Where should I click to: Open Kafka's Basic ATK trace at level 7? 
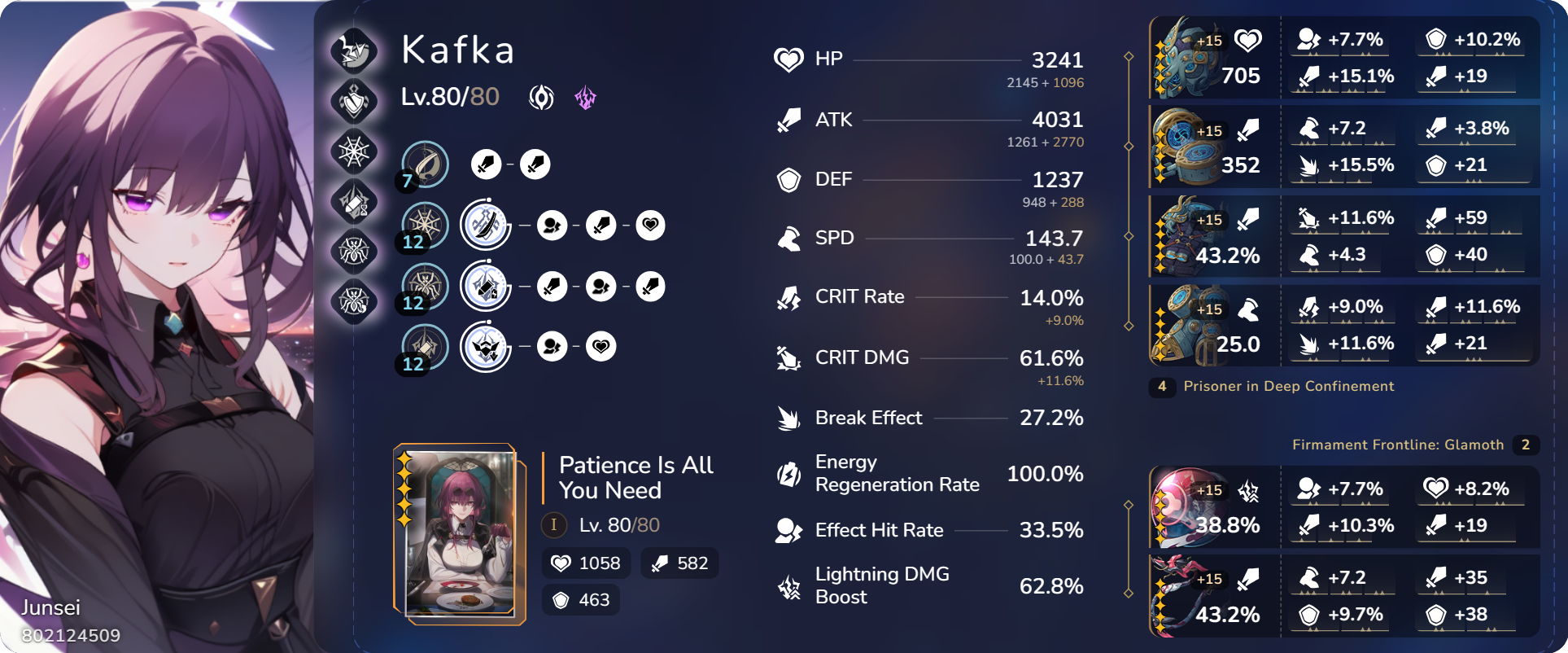pos(424,164)
